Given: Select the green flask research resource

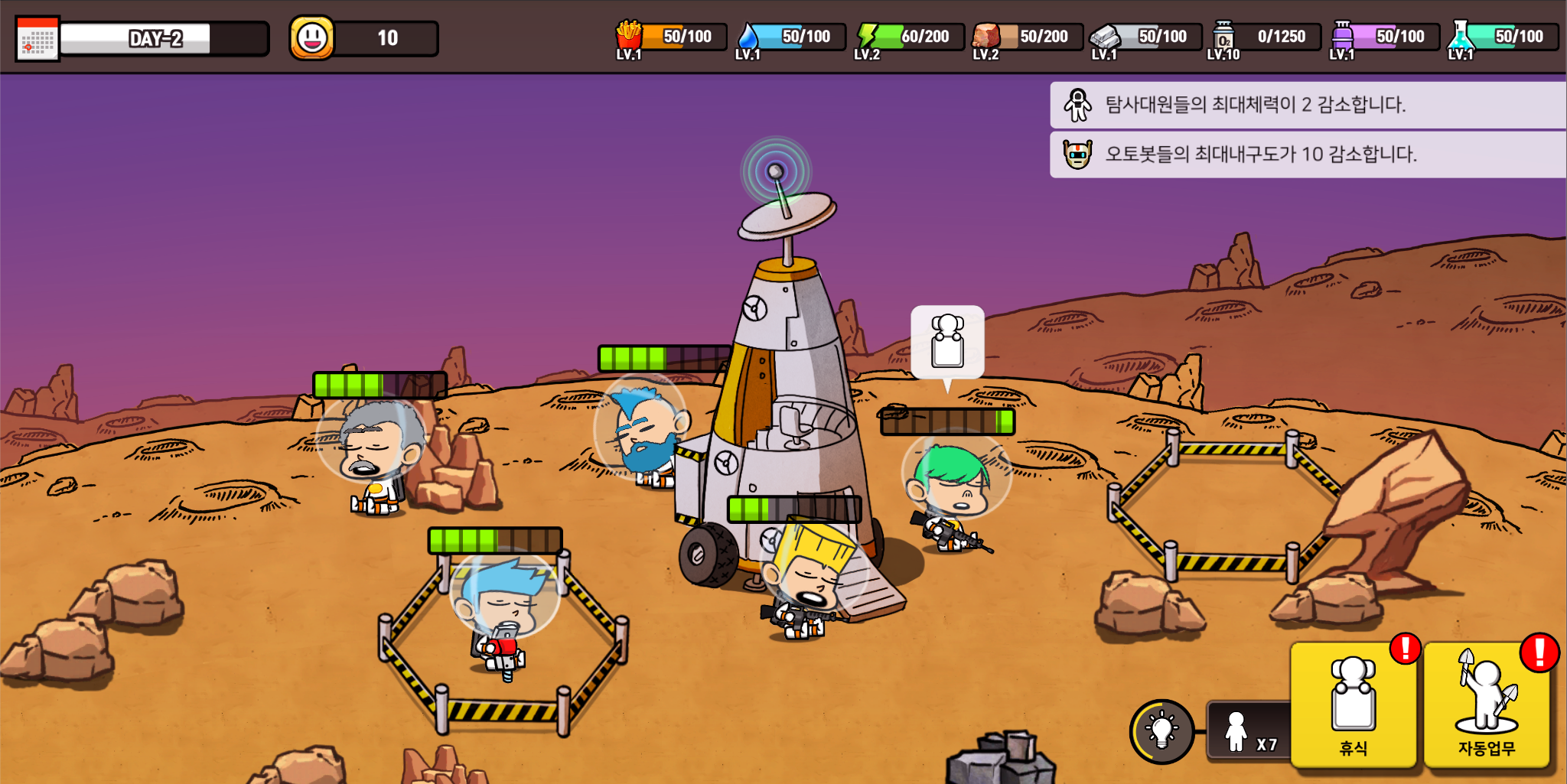Looking at the screenshot, I should click(x=1461, y=36).
